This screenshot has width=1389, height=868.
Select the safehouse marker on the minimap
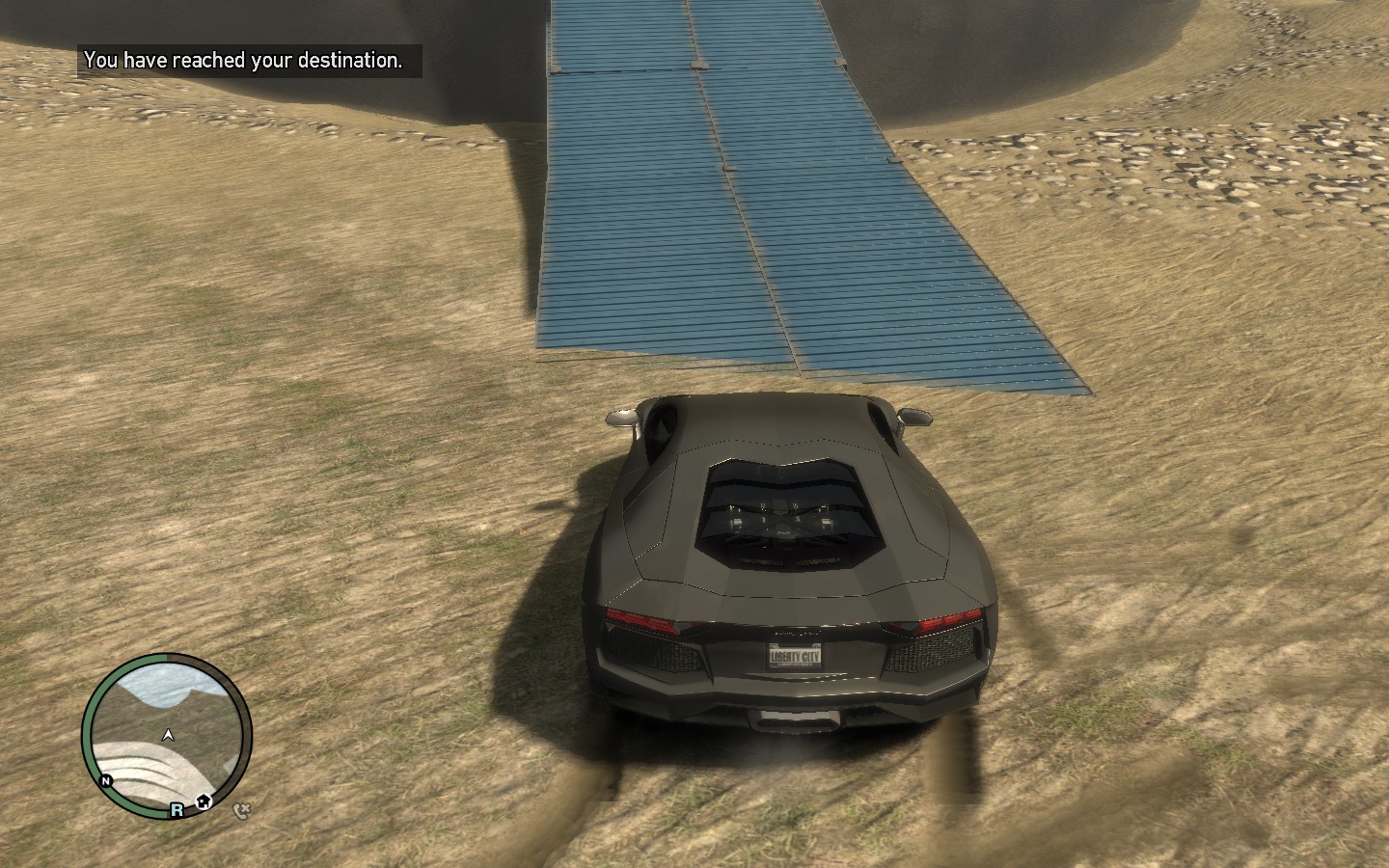pyautogui.click(x=203, y=801)
